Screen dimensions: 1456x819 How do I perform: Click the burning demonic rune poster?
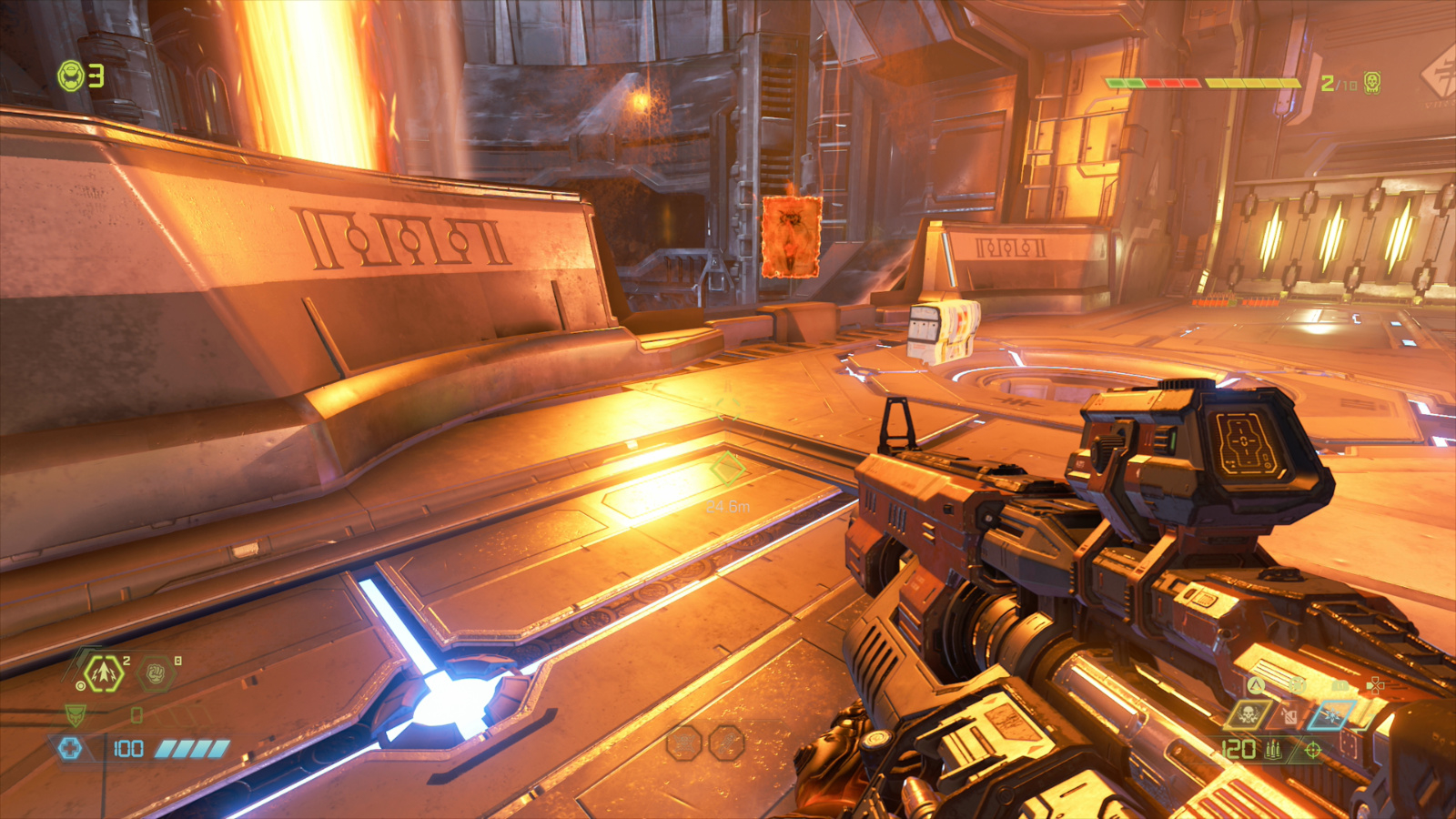tap(790, 235)
